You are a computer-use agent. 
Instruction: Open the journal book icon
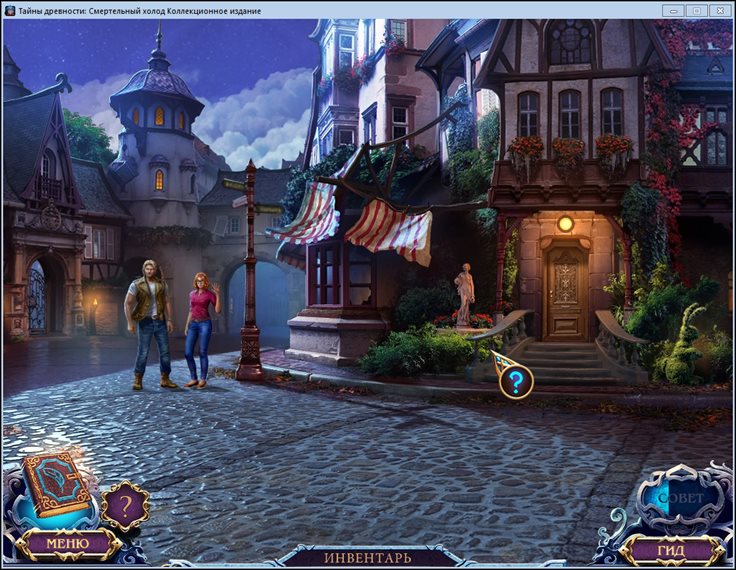tap(58, 484)
